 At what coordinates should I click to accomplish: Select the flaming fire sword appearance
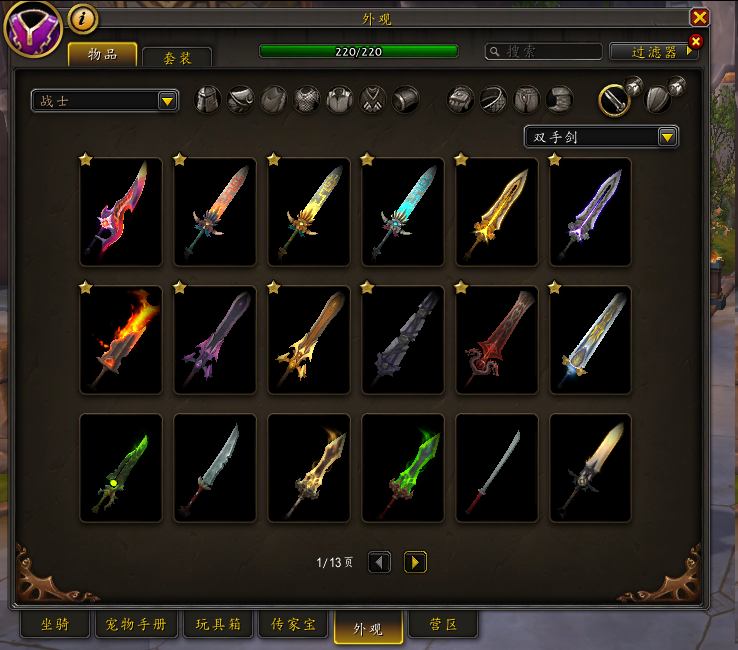(x=121, y=340)
